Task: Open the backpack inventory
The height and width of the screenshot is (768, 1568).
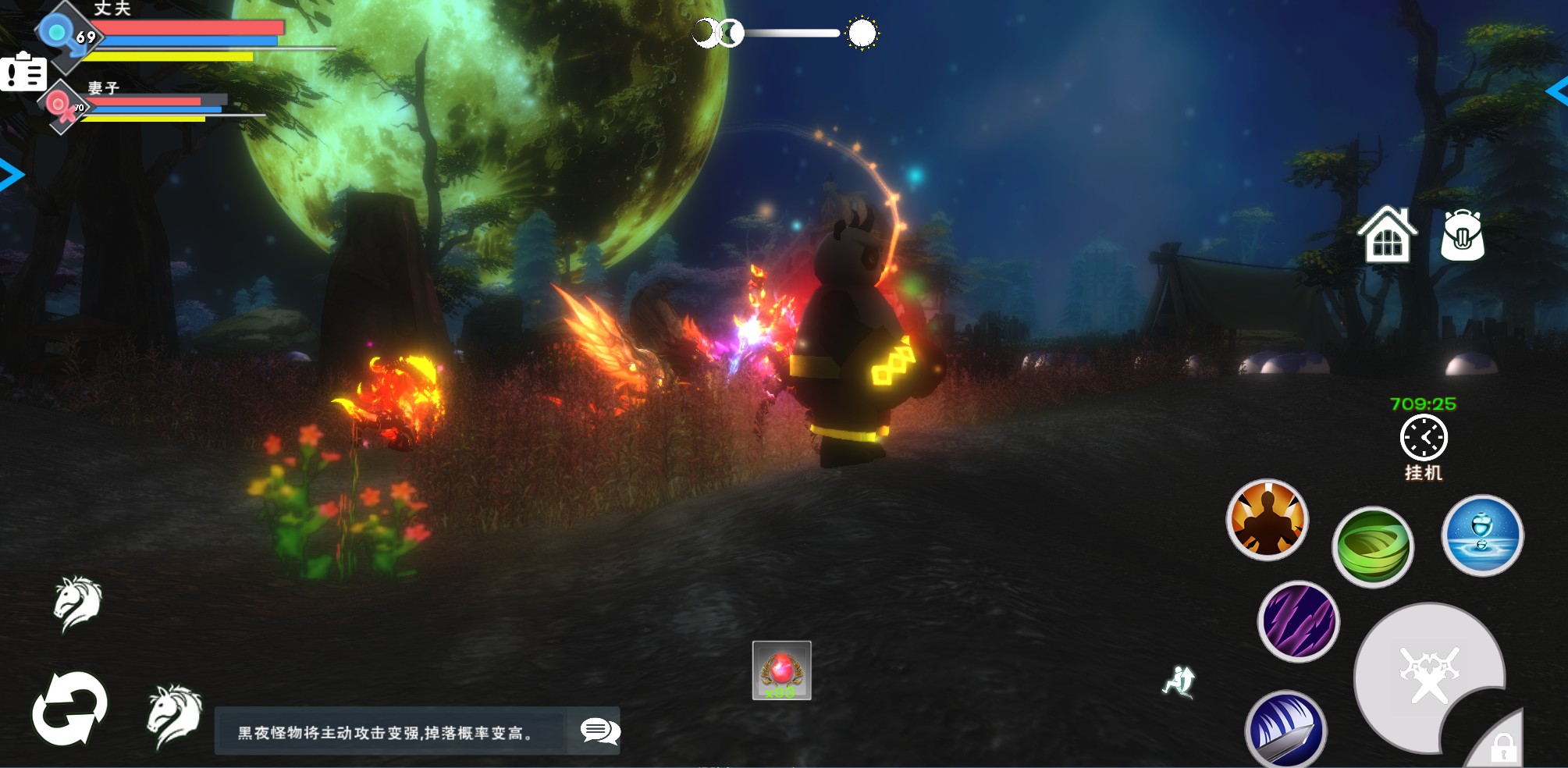Action: [x=1462, y=235]
